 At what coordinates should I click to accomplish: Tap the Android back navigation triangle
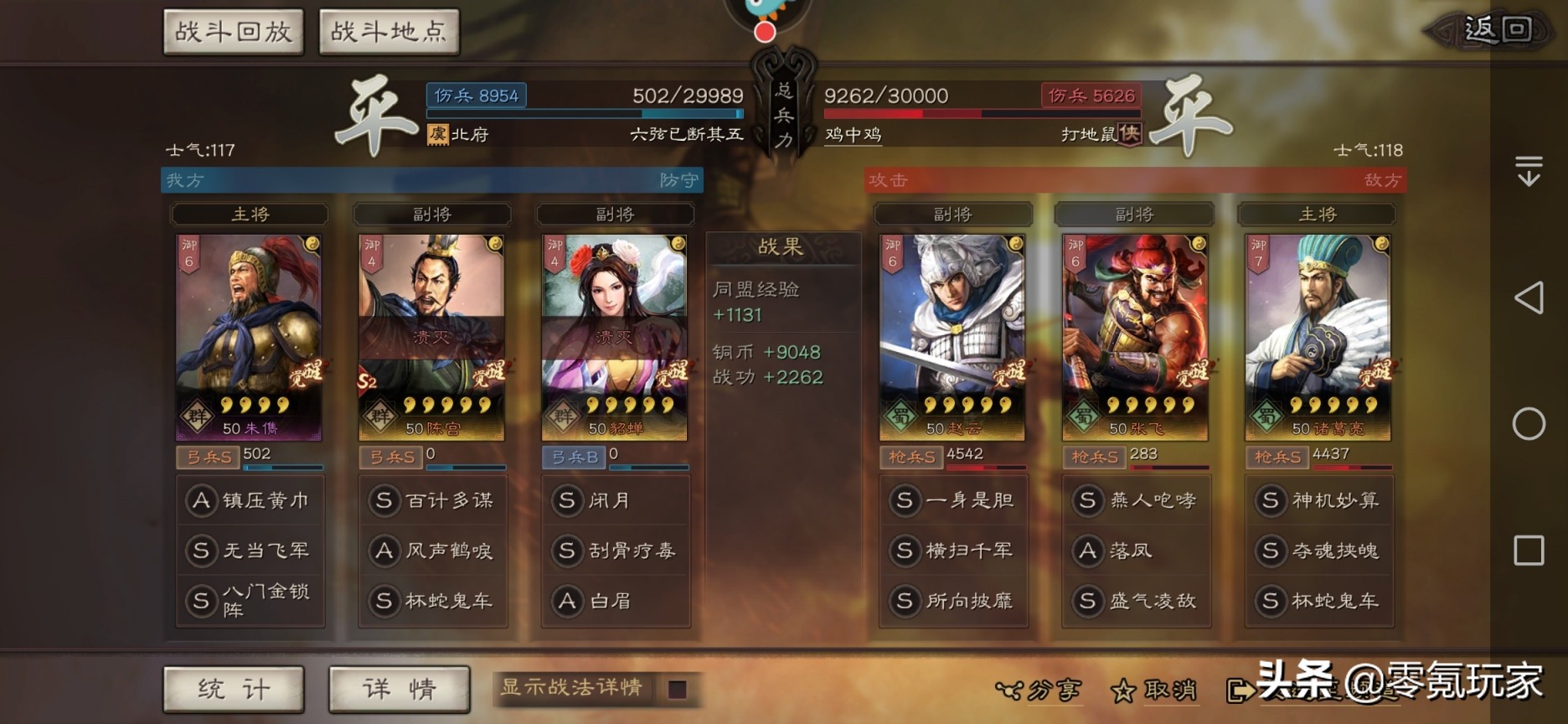(1529, 298)
